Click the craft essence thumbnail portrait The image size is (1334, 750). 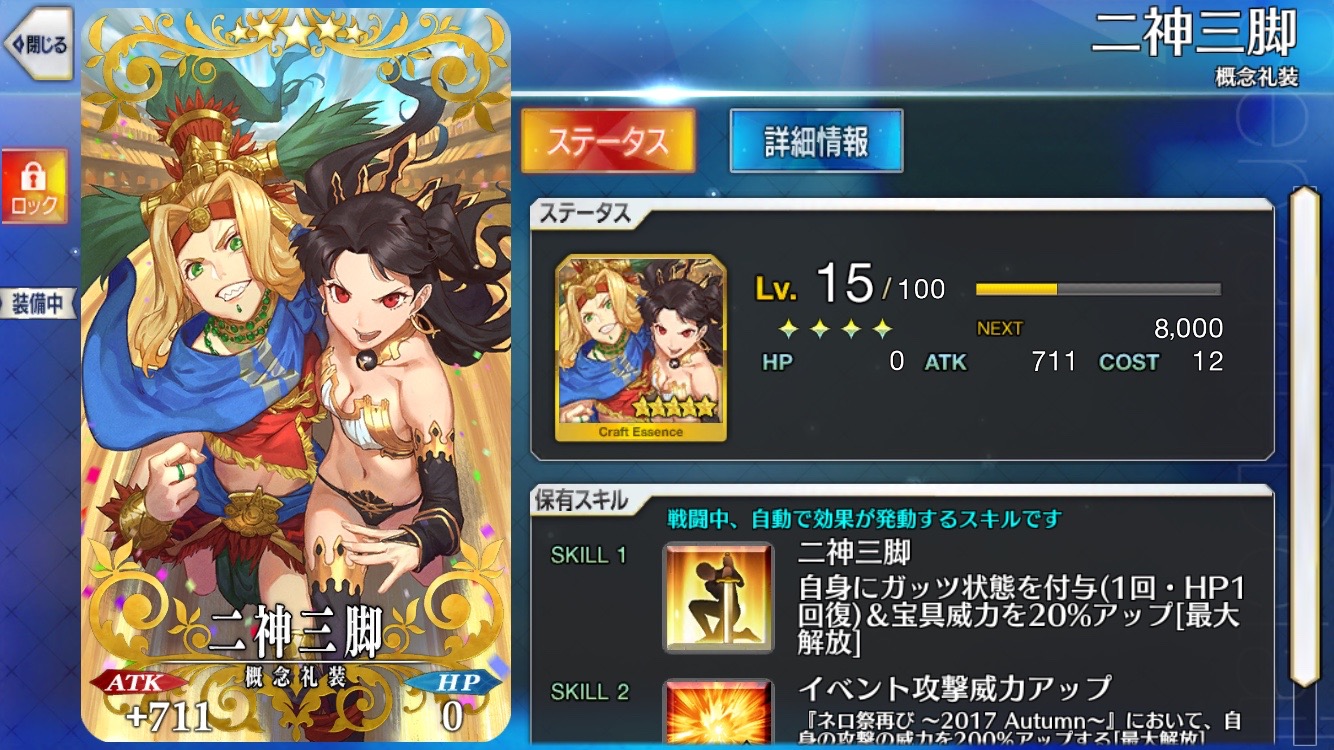coord(641,348)
